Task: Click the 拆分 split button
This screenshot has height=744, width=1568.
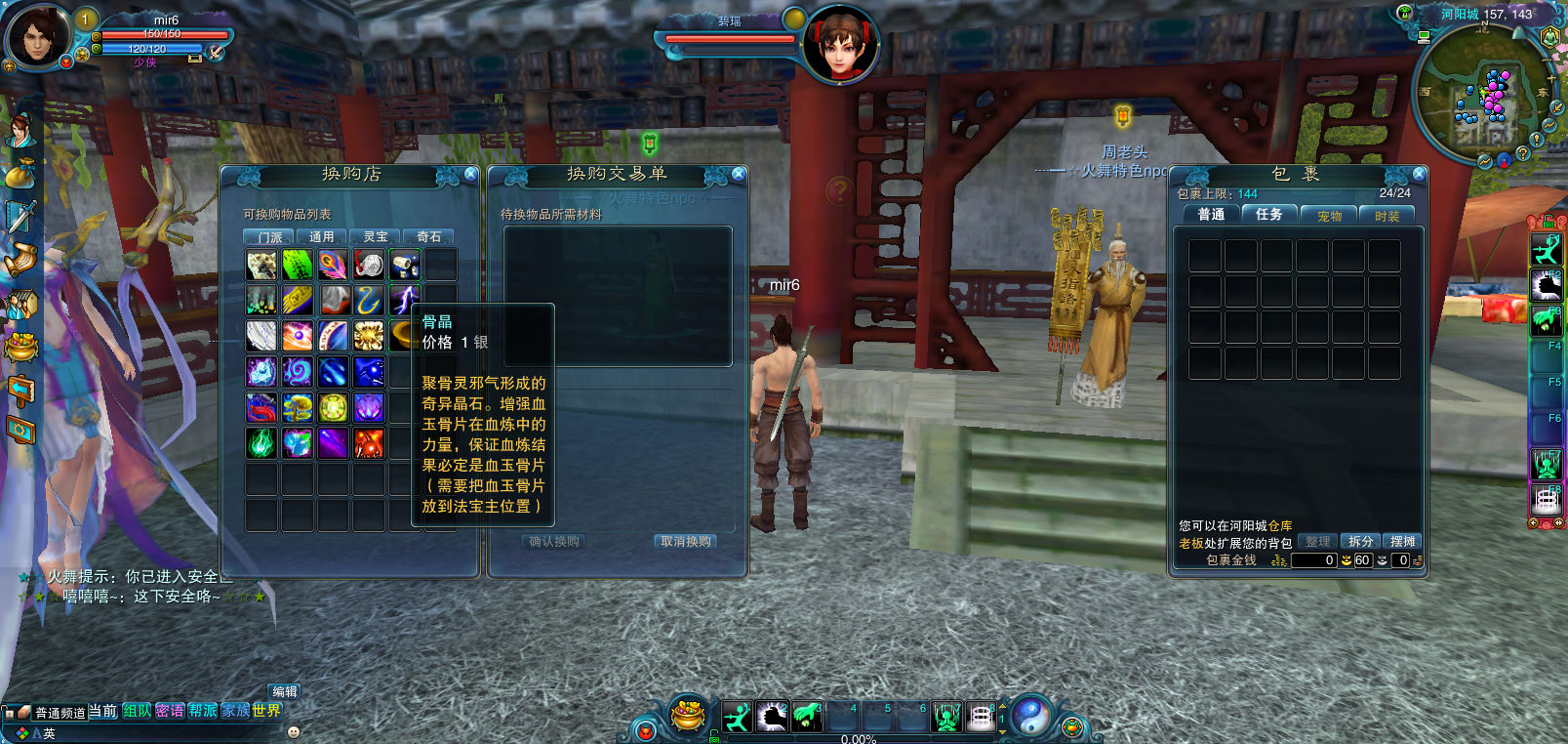Action: [1360, 541]
